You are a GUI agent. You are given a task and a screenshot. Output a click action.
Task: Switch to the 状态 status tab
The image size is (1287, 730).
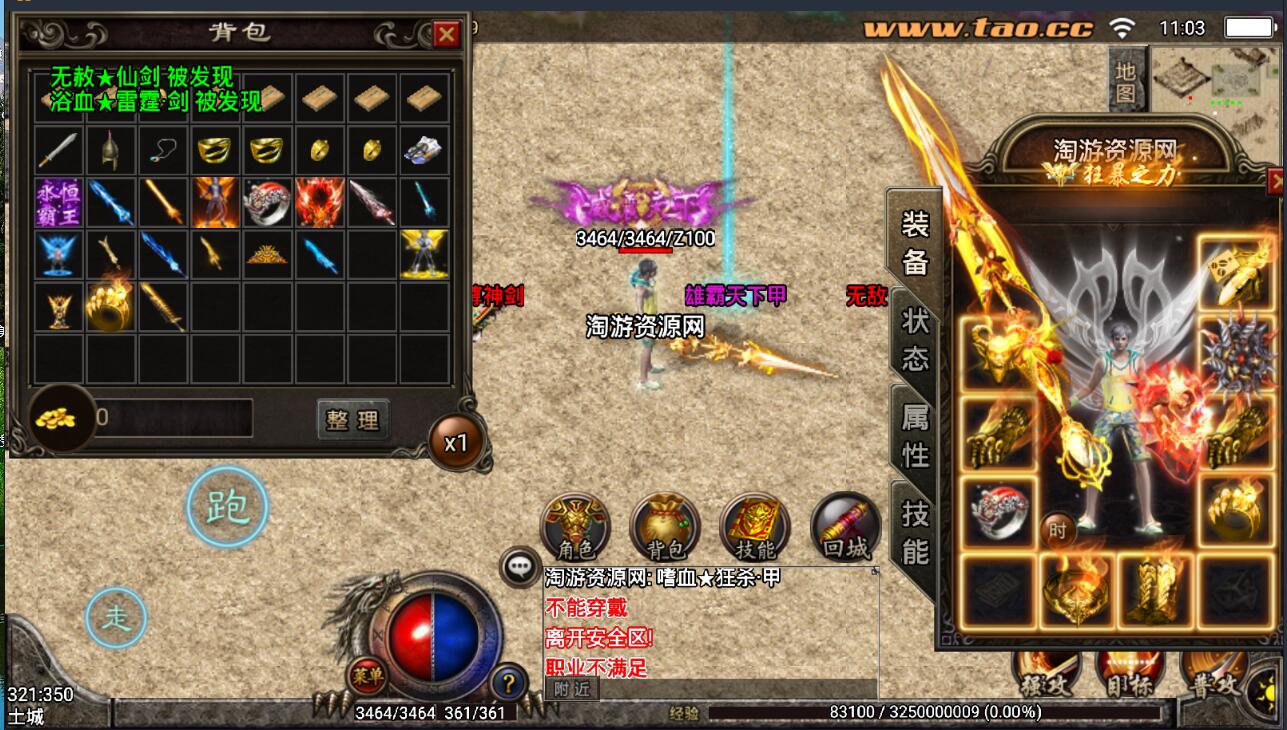(914, 340)
